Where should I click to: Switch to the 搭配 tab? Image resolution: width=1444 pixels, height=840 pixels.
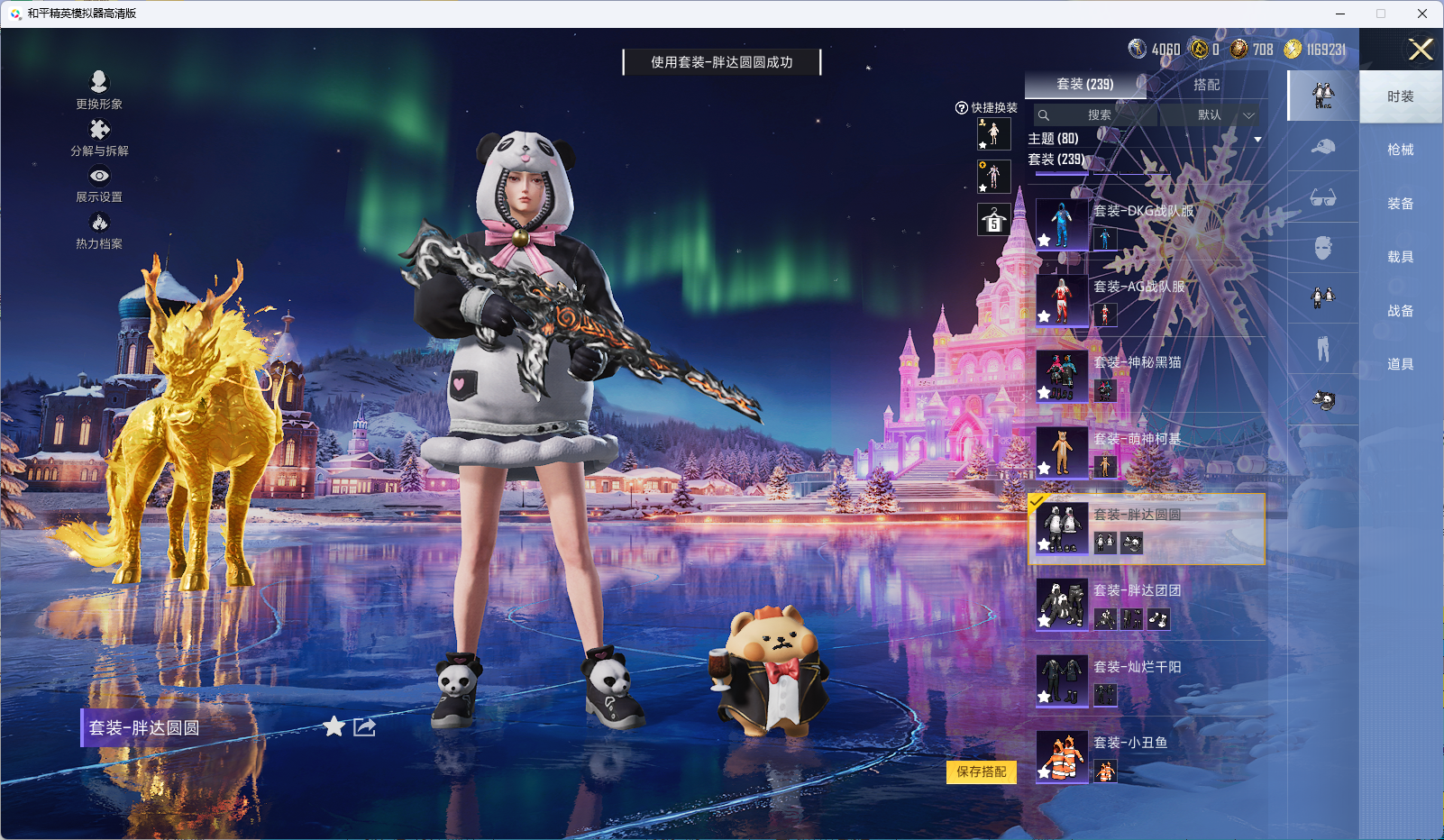(x=1208, y=84)
